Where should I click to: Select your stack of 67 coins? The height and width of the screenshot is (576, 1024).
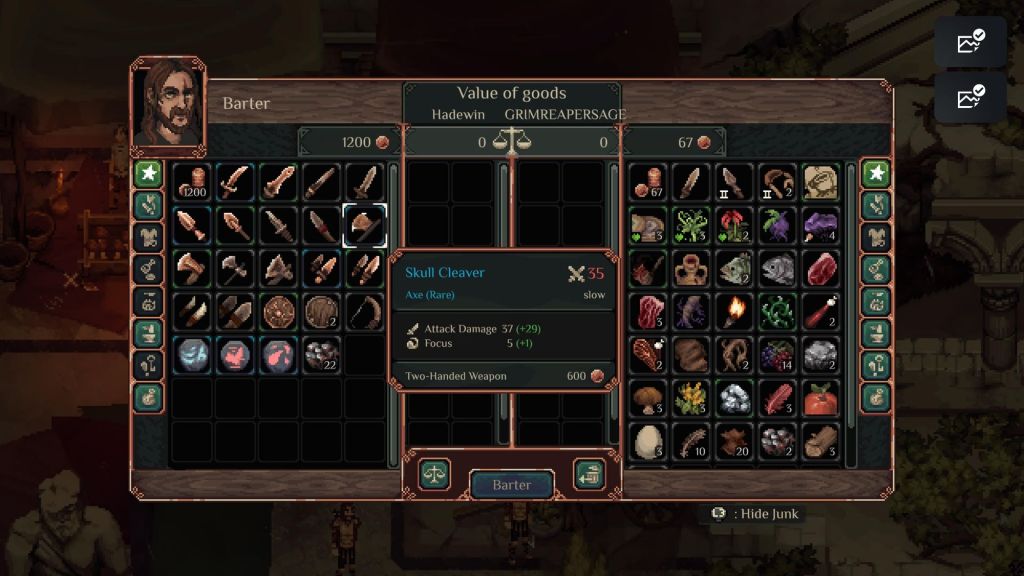click(649, 183)
